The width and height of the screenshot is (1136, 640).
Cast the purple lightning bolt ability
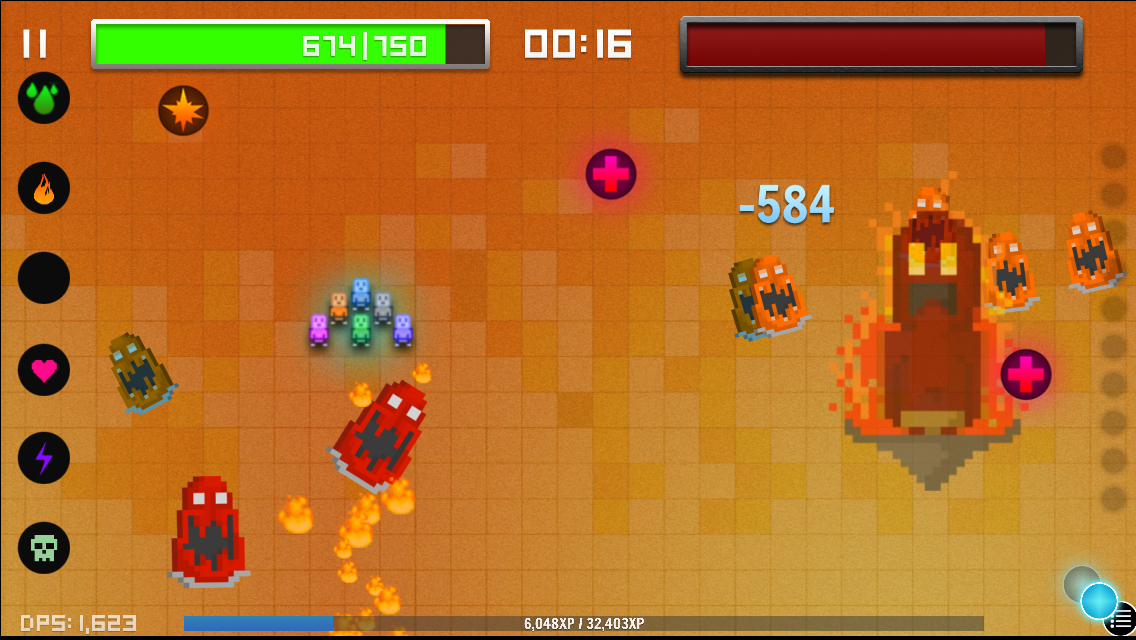44,458
